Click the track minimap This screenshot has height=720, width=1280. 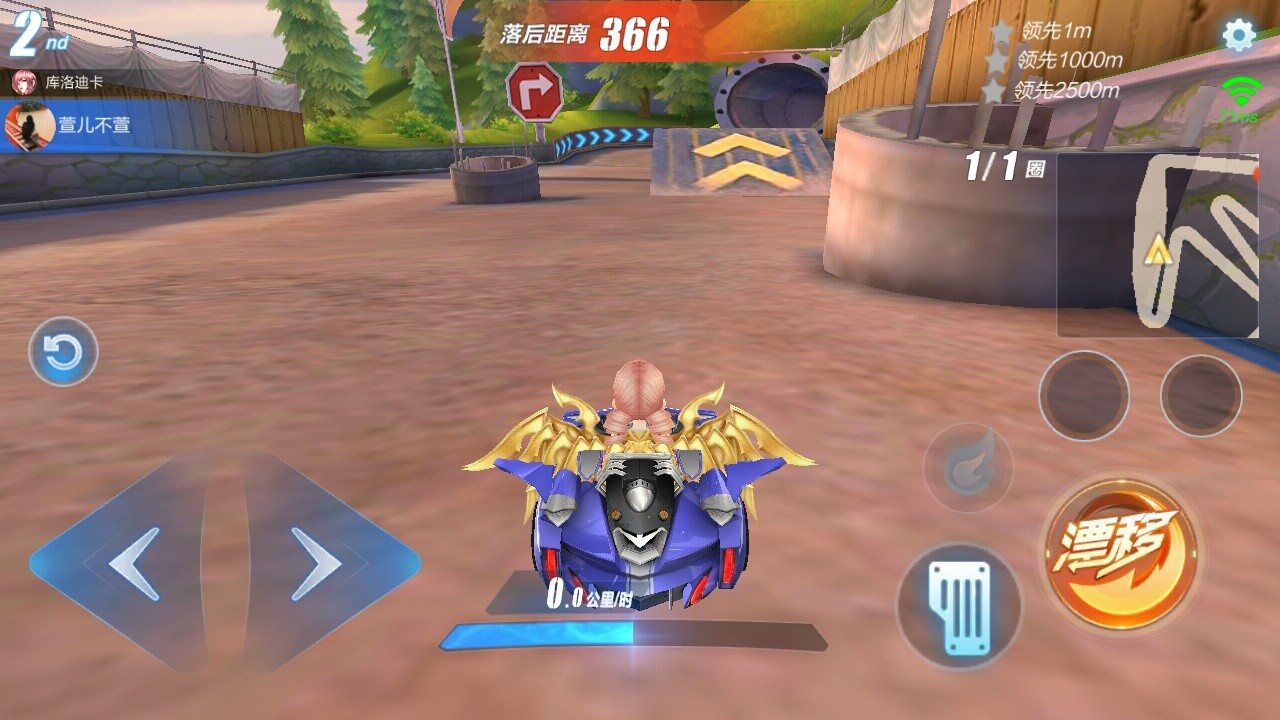click(x=1158, y=244)
